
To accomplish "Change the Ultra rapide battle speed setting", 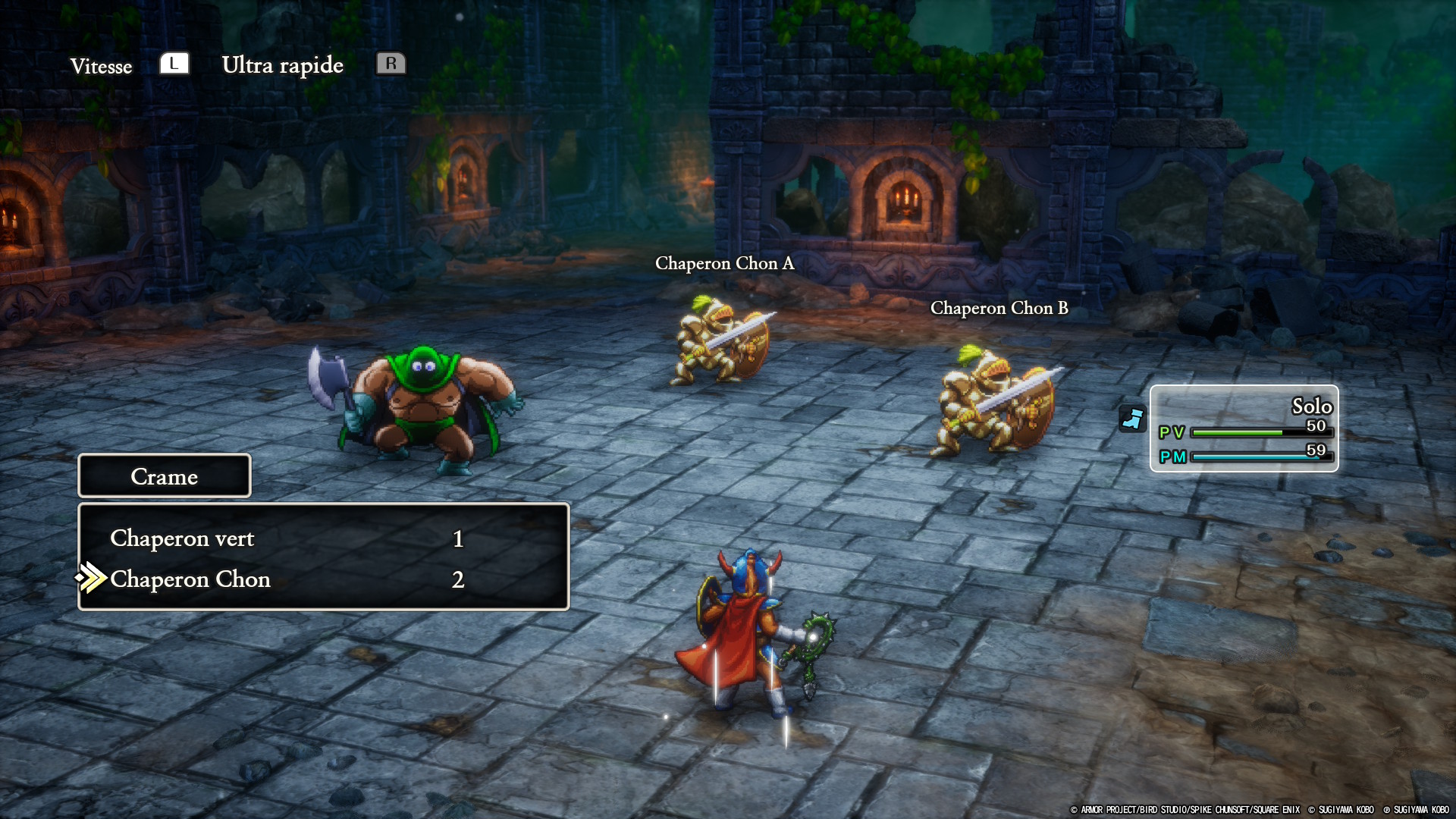I will pyautogui.click(x=282, y=65).
